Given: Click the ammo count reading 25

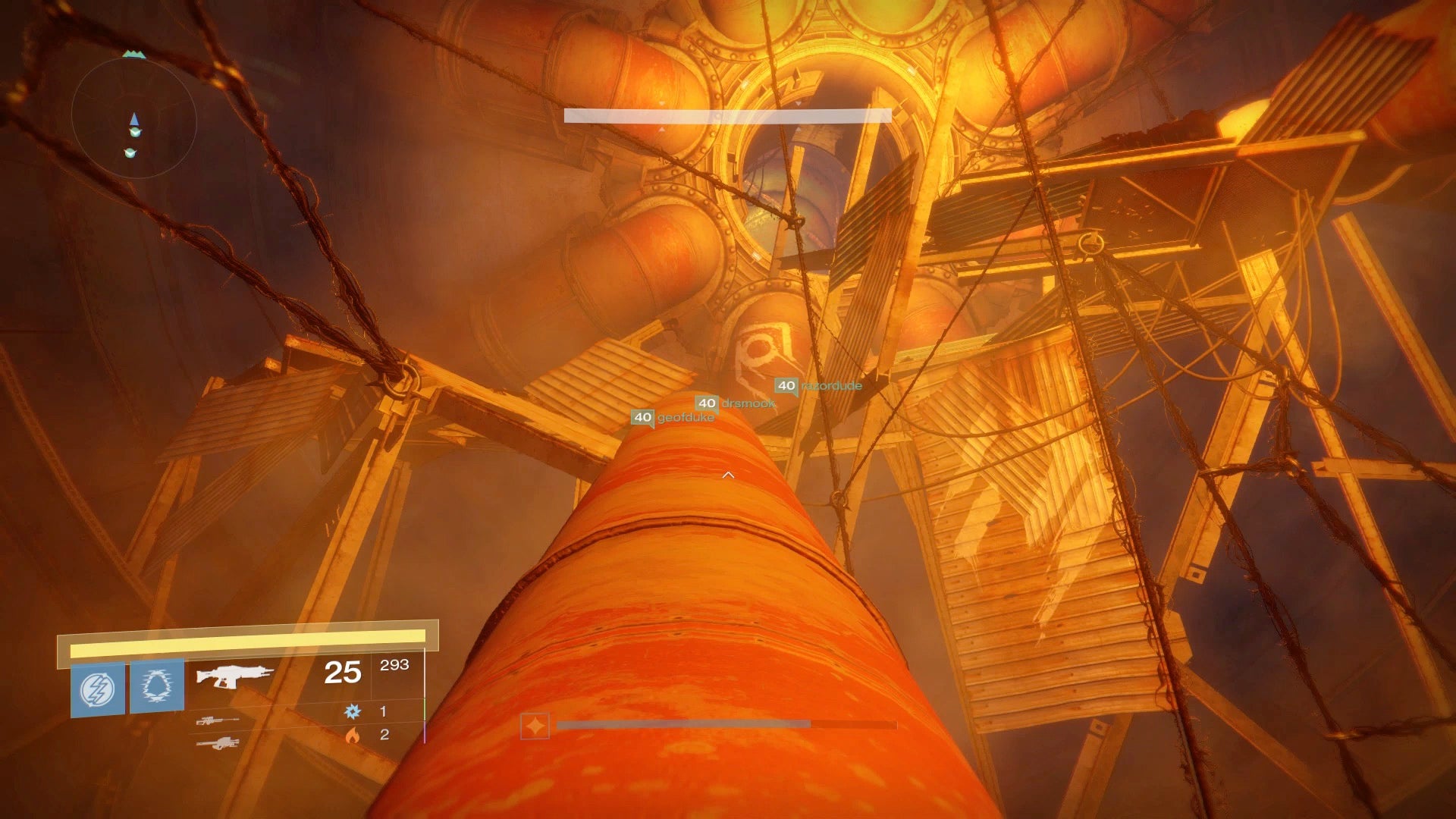Looking at the screenshot, I should coord(344,670).
